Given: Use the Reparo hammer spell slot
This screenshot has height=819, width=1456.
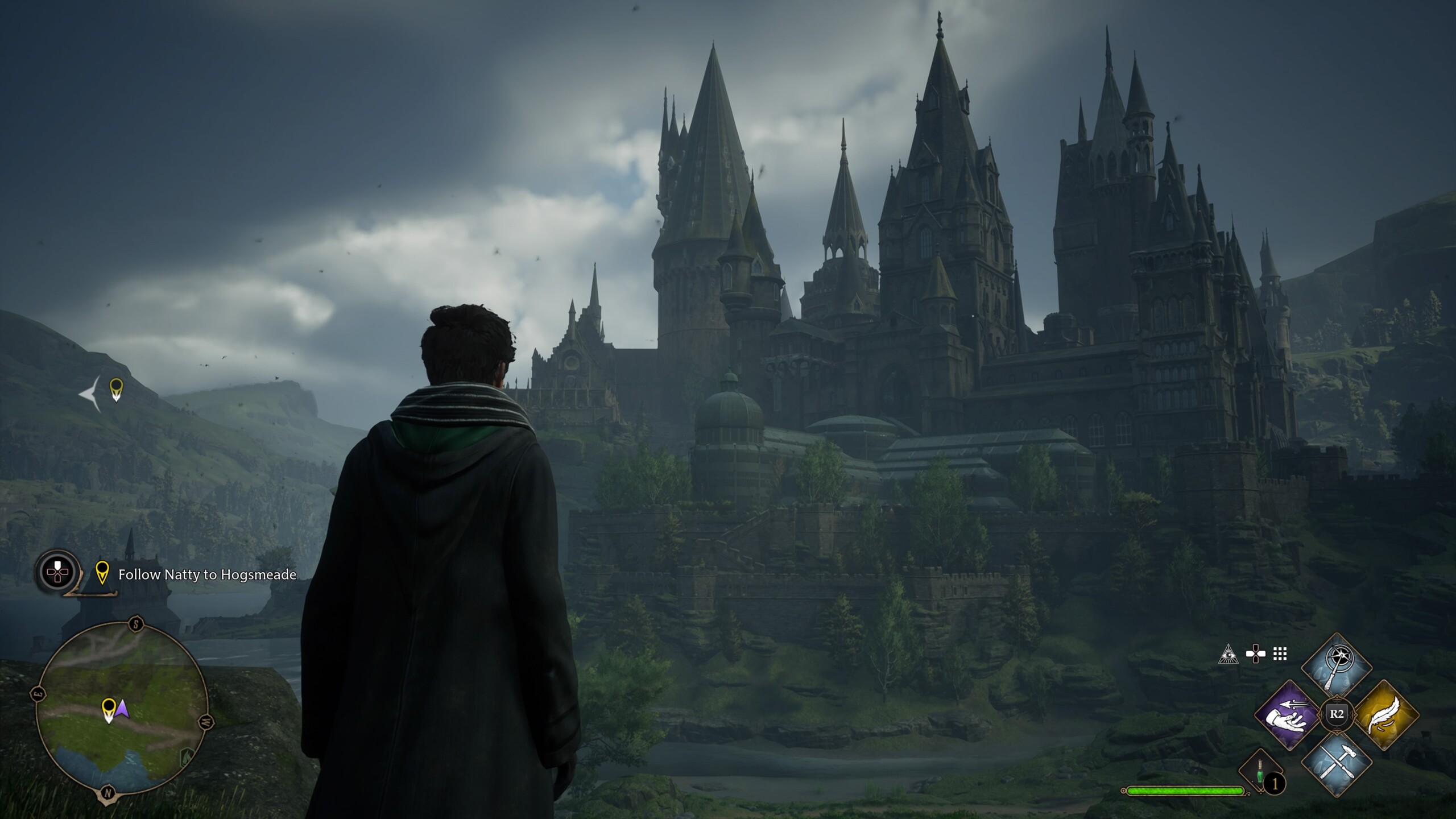Looking at the screenshot, I should 1337,763.
